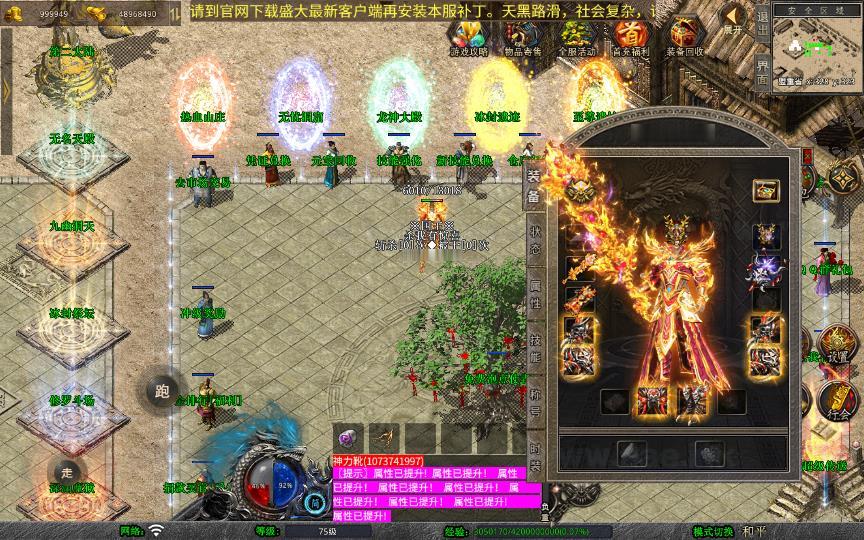The image size is (864, 540).
Task: Toggle the 走 walk button
Action: [x=67, y=472]
